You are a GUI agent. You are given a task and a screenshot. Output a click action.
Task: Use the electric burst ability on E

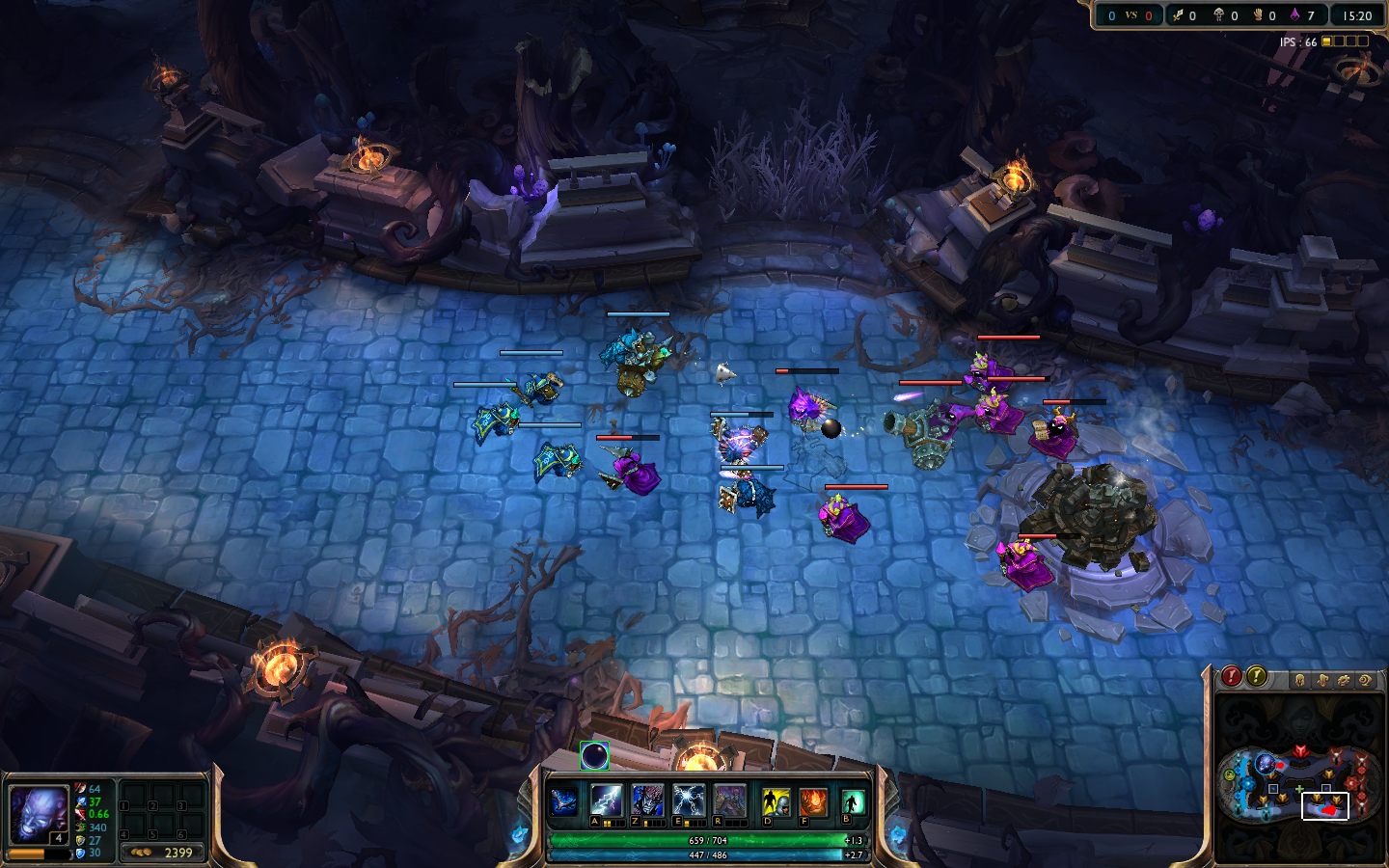point(689,800)
